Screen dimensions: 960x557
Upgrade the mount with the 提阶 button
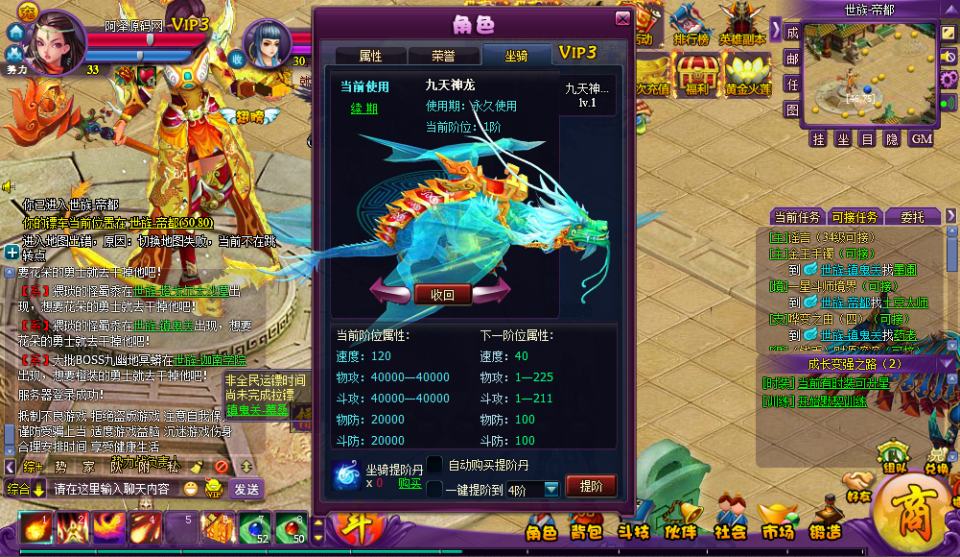point(590,486)
